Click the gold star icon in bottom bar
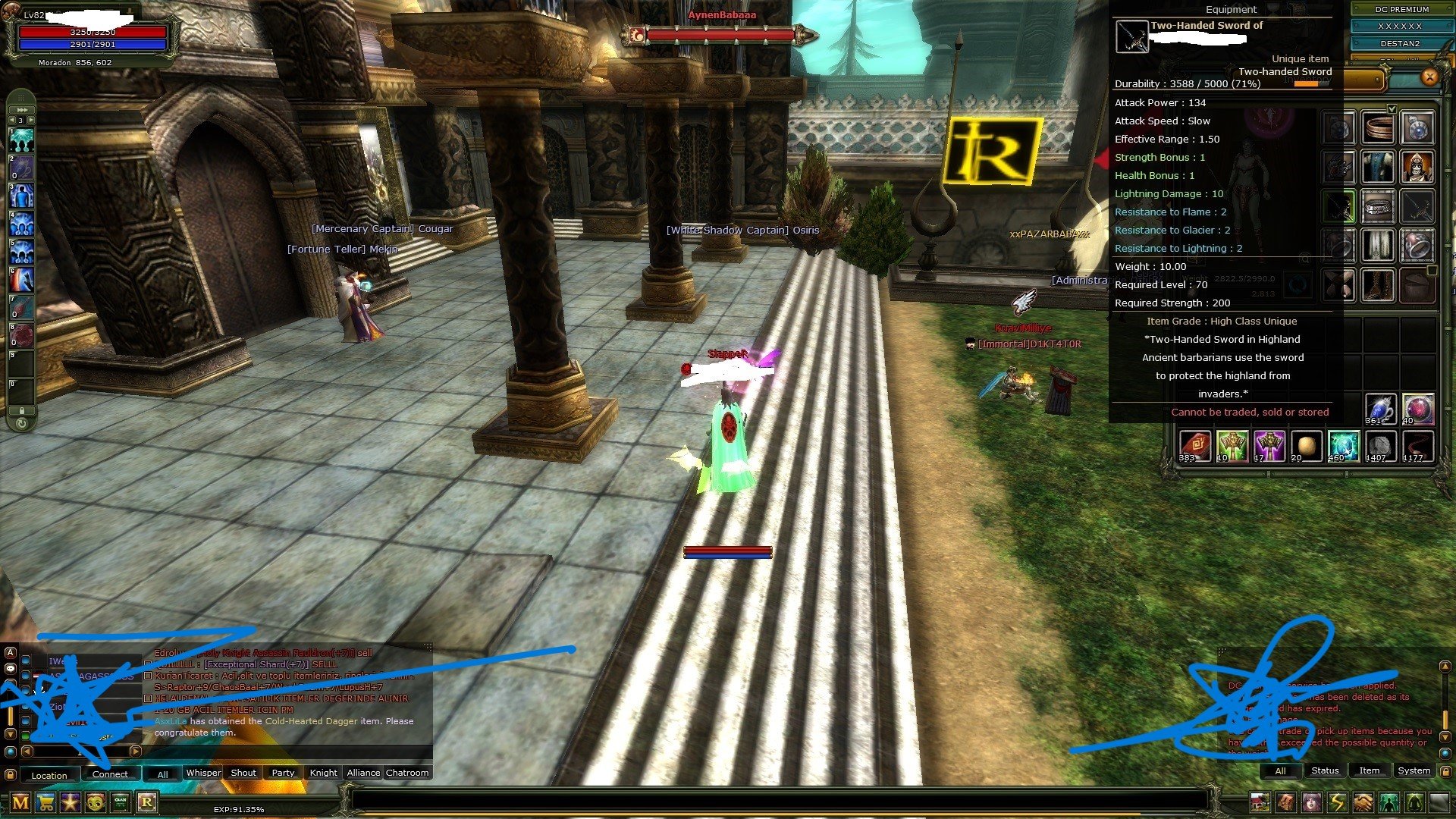 pyautogui.click(x=71, y=802)
